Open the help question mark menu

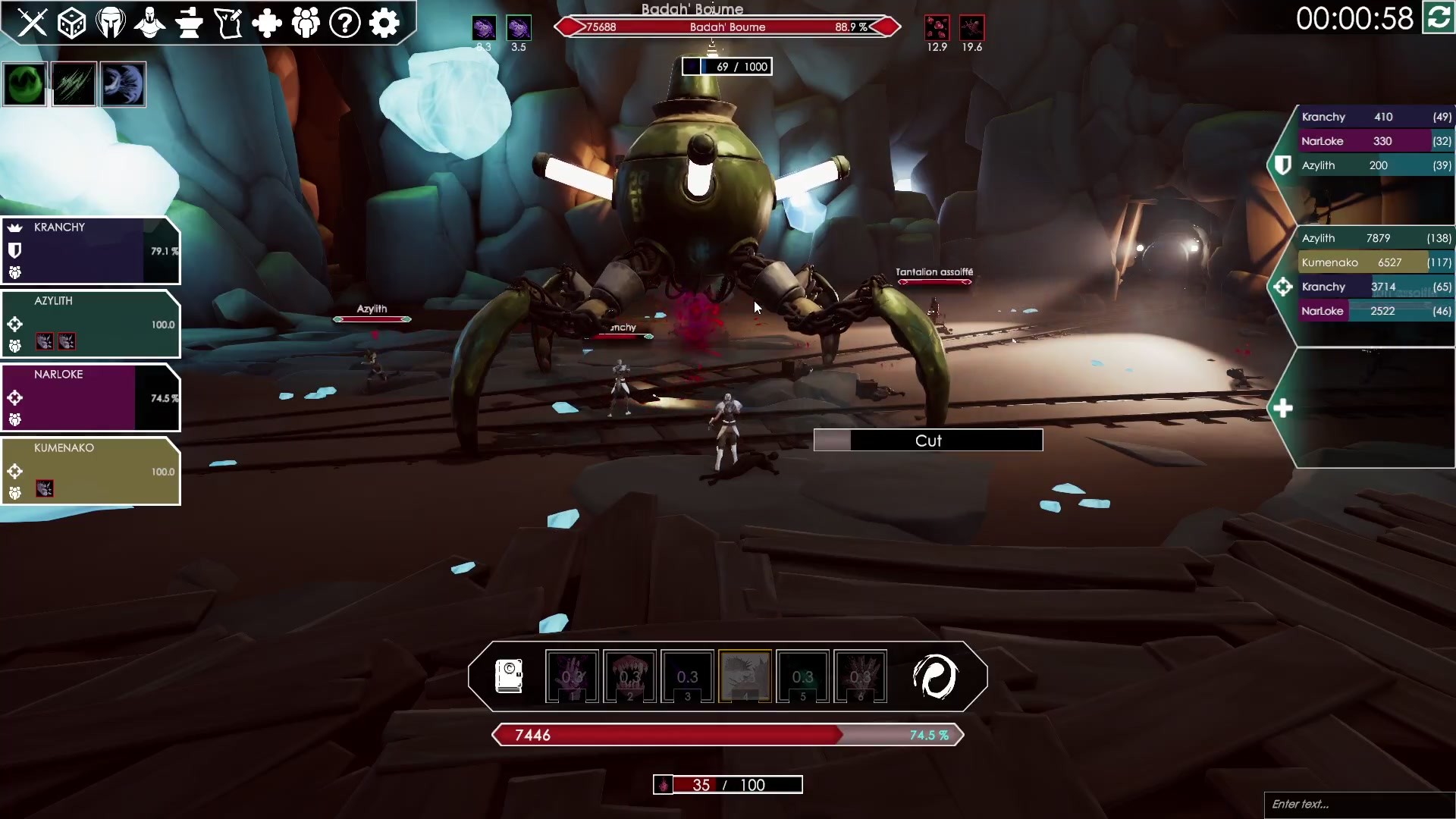[x=346, y=22]
